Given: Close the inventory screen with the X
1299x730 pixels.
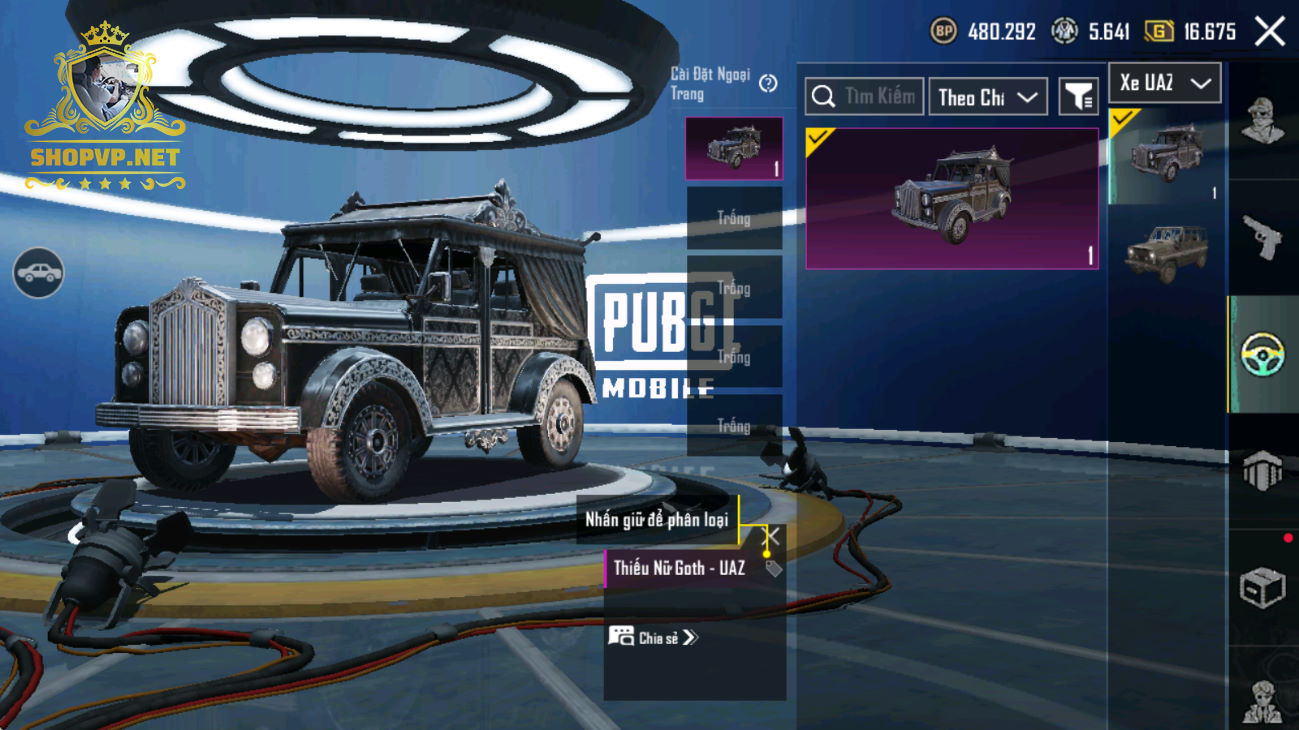Looking at the screenshot, I should 1270,32.
